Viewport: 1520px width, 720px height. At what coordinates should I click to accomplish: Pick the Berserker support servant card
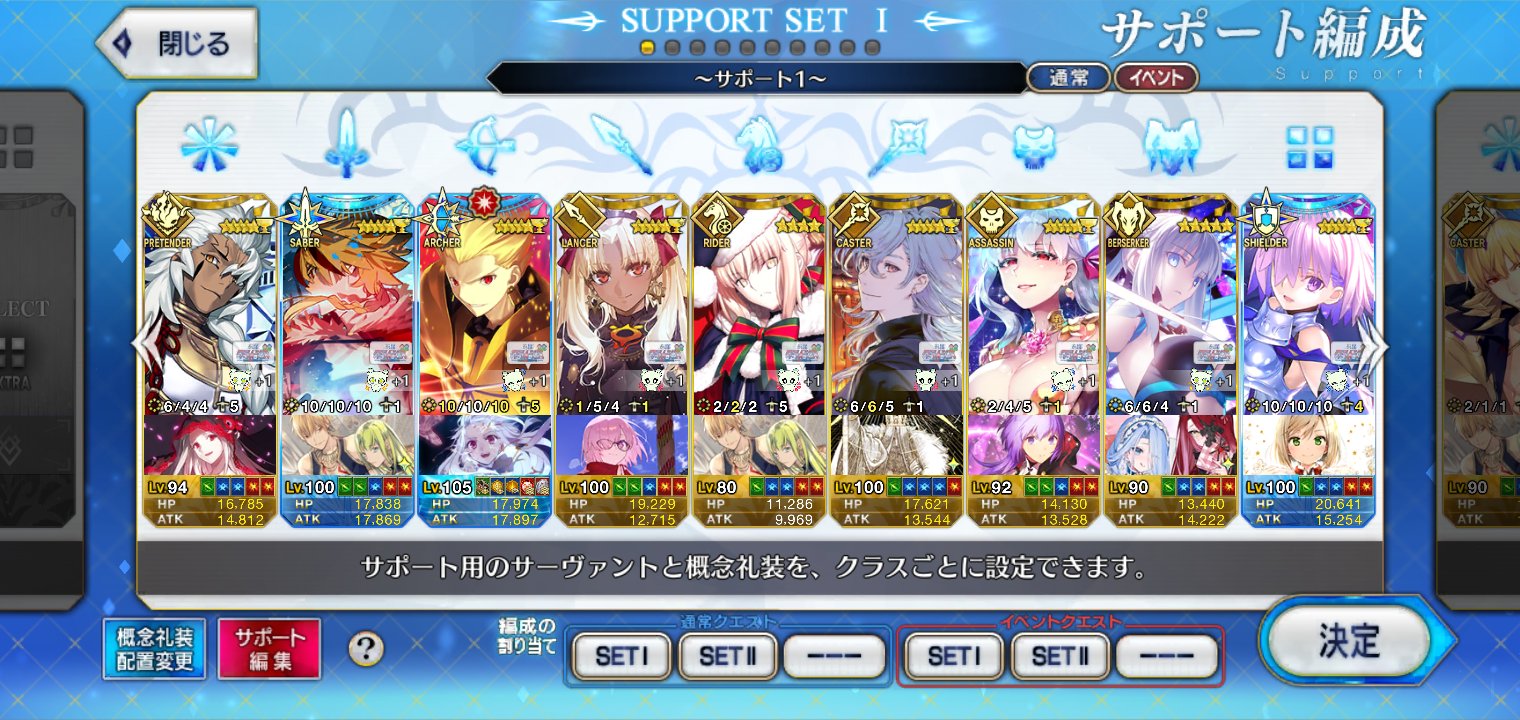click(x=1170, y=310)
